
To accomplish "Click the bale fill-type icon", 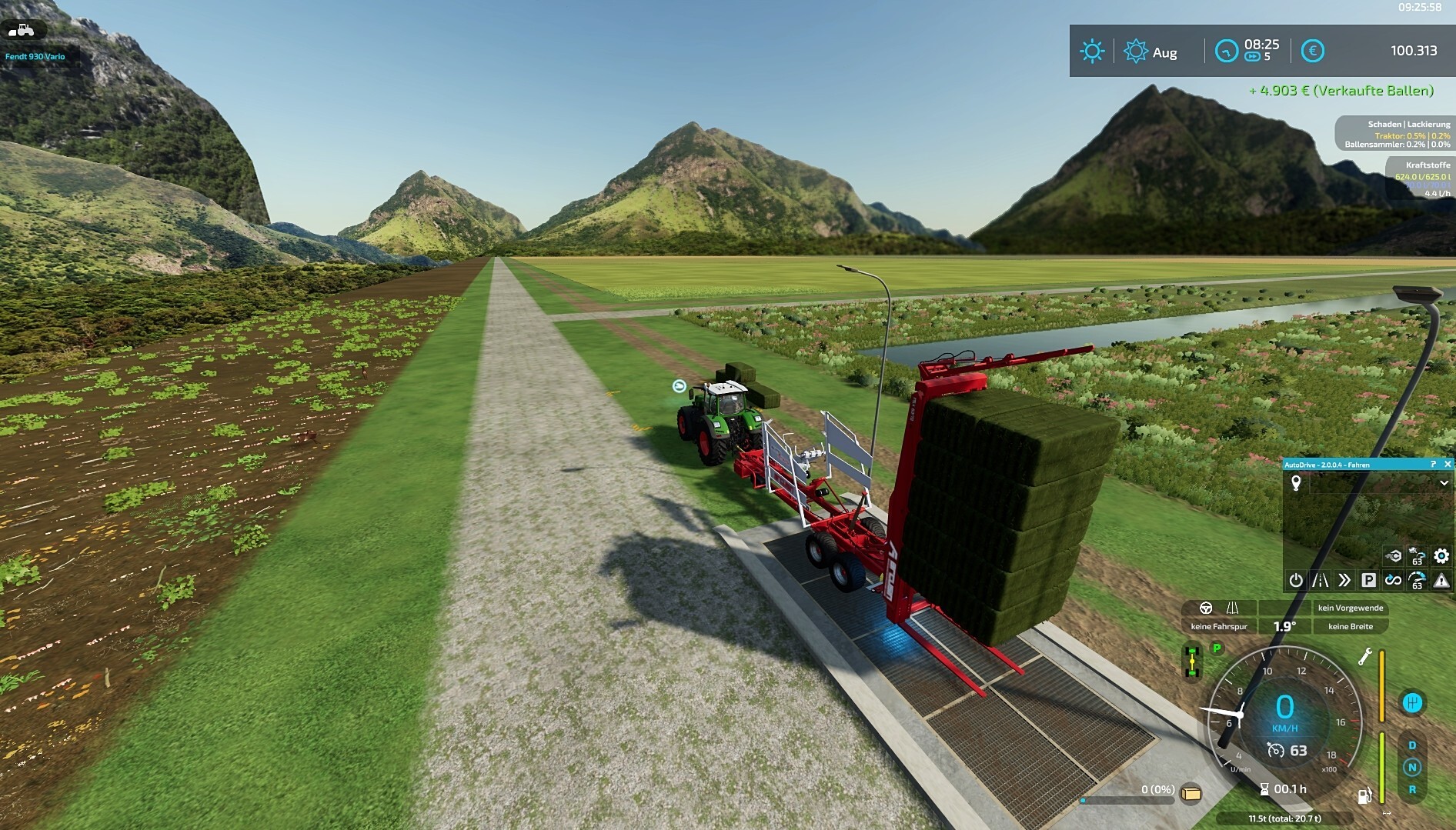I will (1191, 793).
